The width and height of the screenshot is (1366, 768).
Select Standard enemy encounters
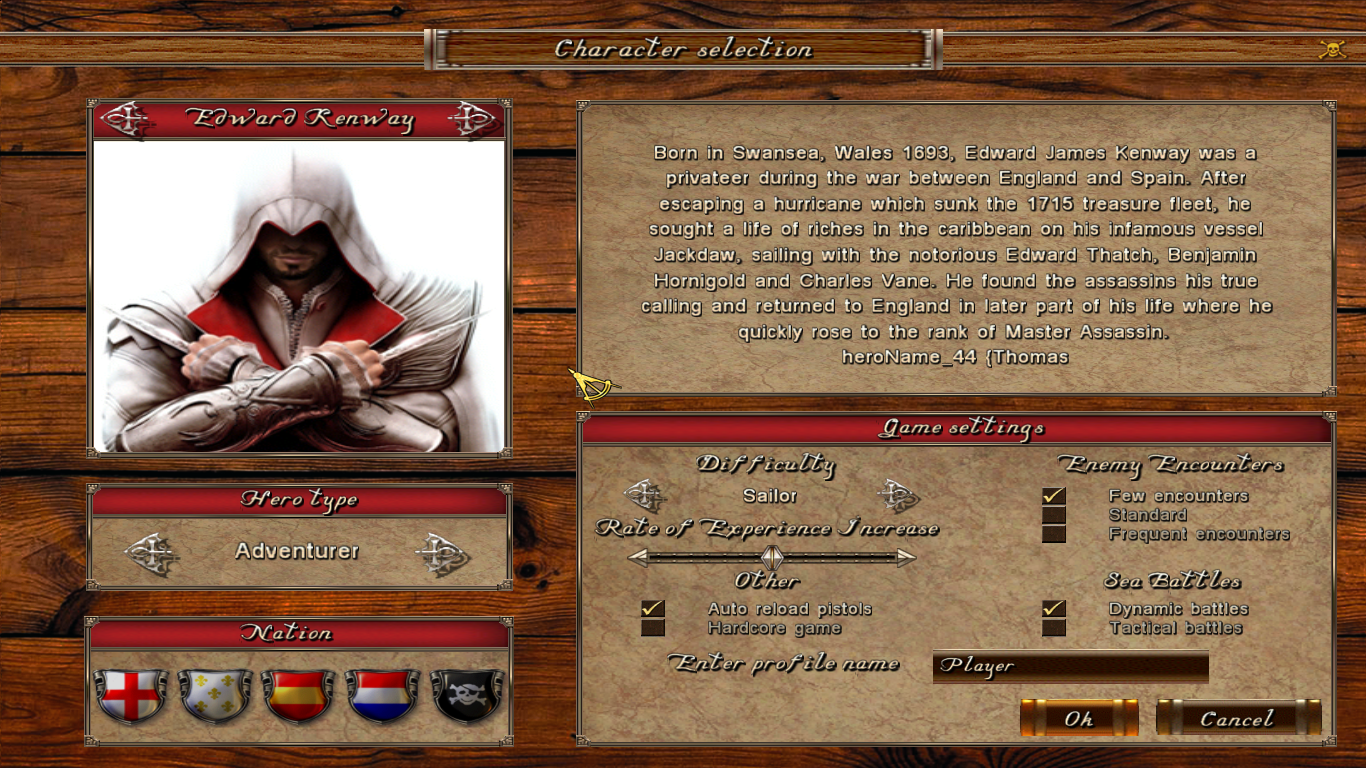coord(1054,515)
